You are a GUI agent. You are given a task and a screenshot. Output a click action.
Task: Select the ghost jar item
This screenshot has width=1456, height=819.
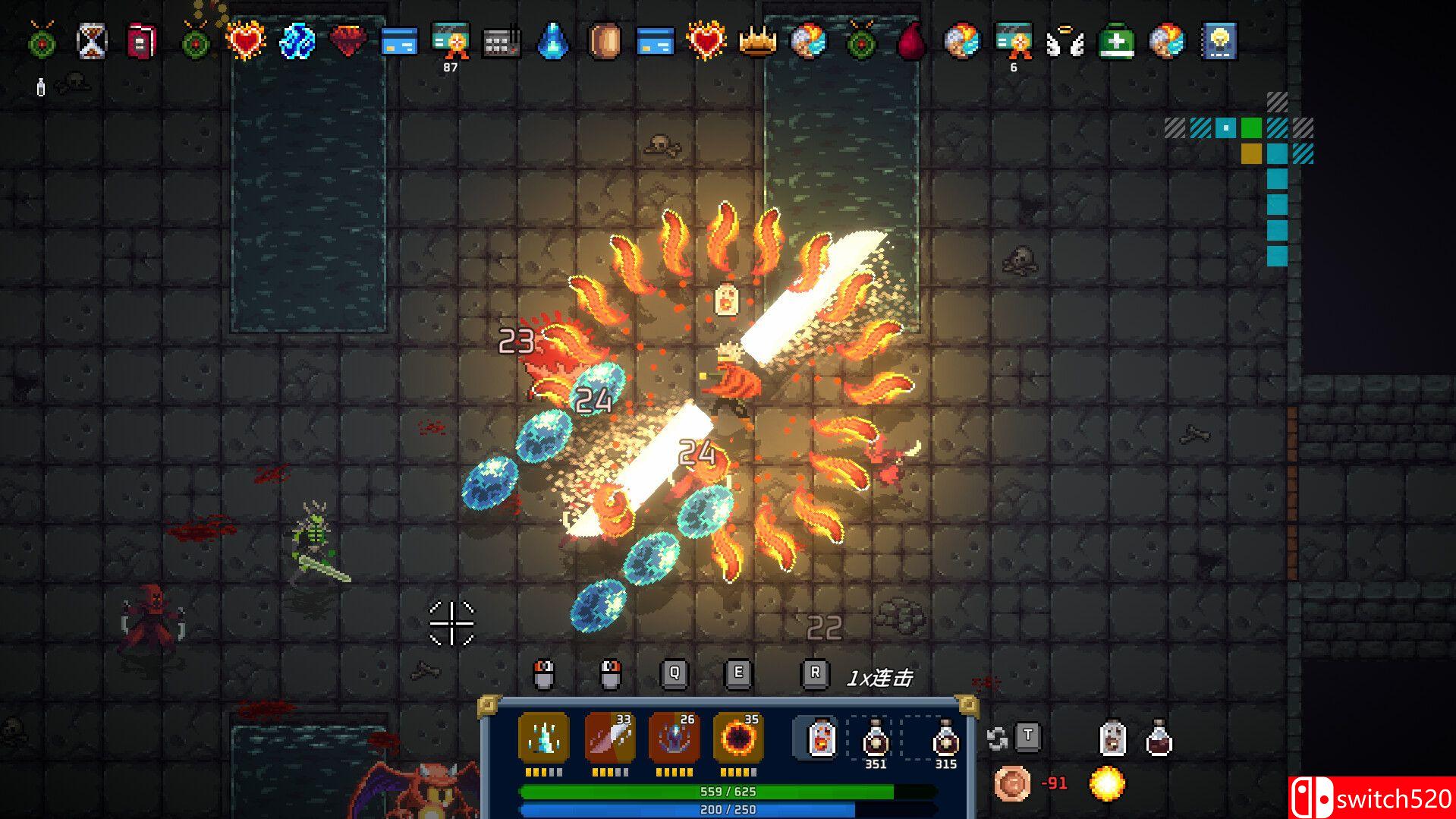[1112, 737]
